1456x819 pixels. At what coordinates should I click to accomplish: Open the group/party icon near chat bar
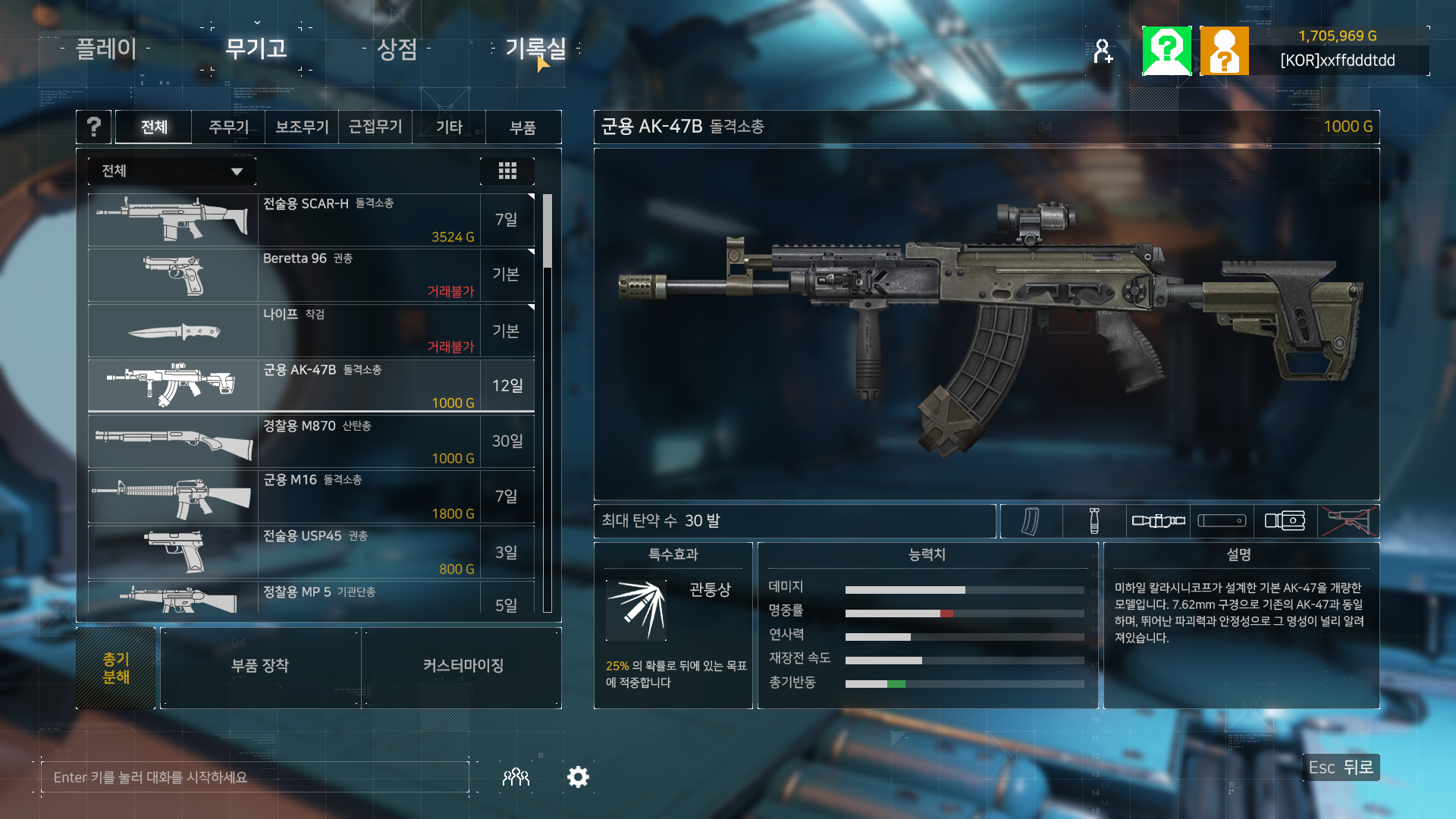point(516,777)
